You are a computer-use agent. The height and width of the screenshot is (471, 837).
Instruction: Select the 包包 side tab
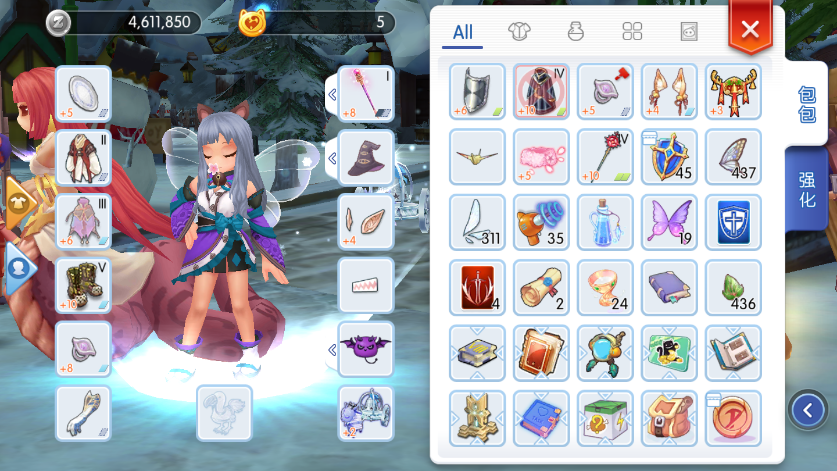pos(806,104)
